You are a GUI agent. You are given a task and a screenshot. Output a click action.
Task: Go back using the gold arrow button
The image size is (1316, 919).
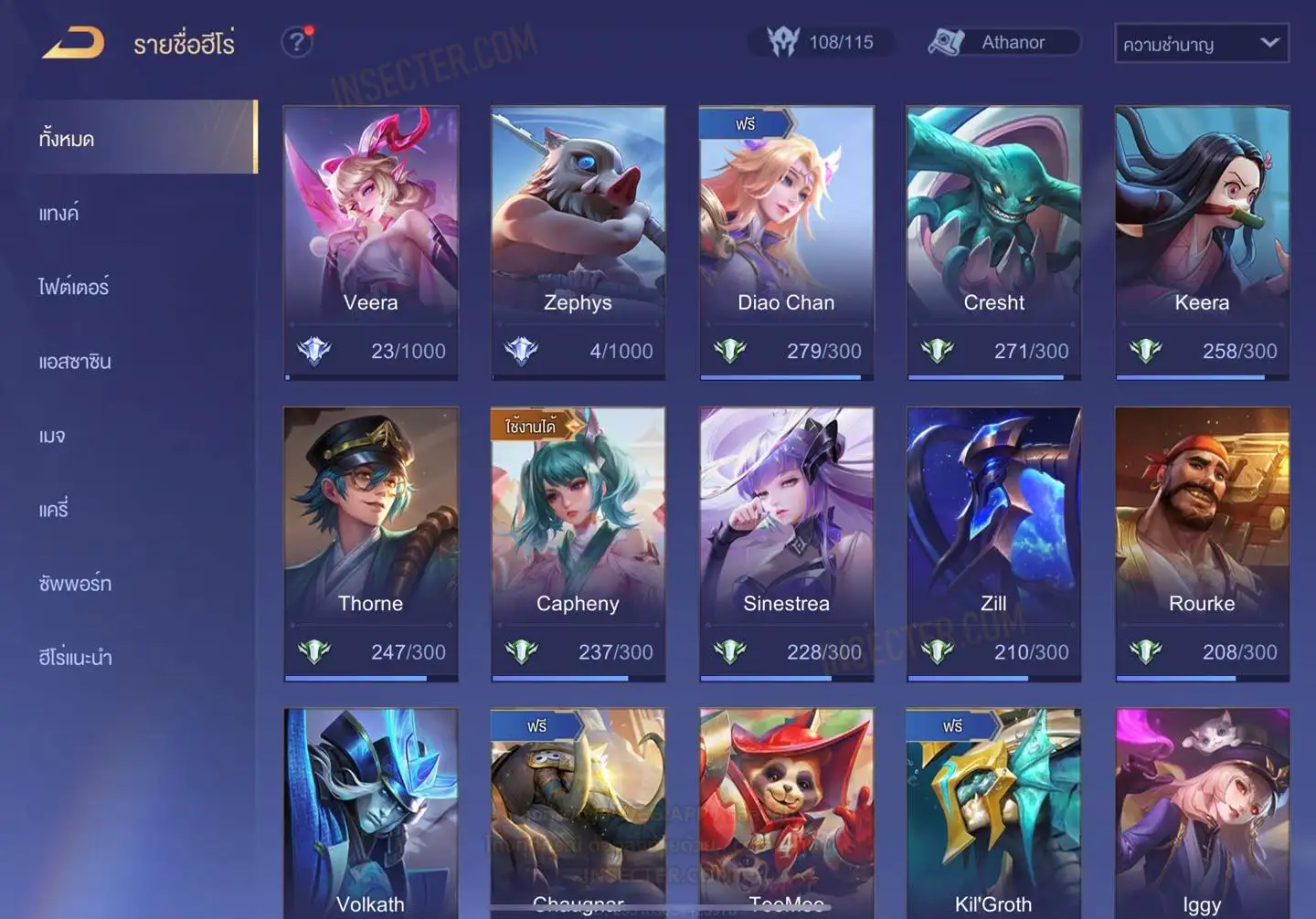73,43
